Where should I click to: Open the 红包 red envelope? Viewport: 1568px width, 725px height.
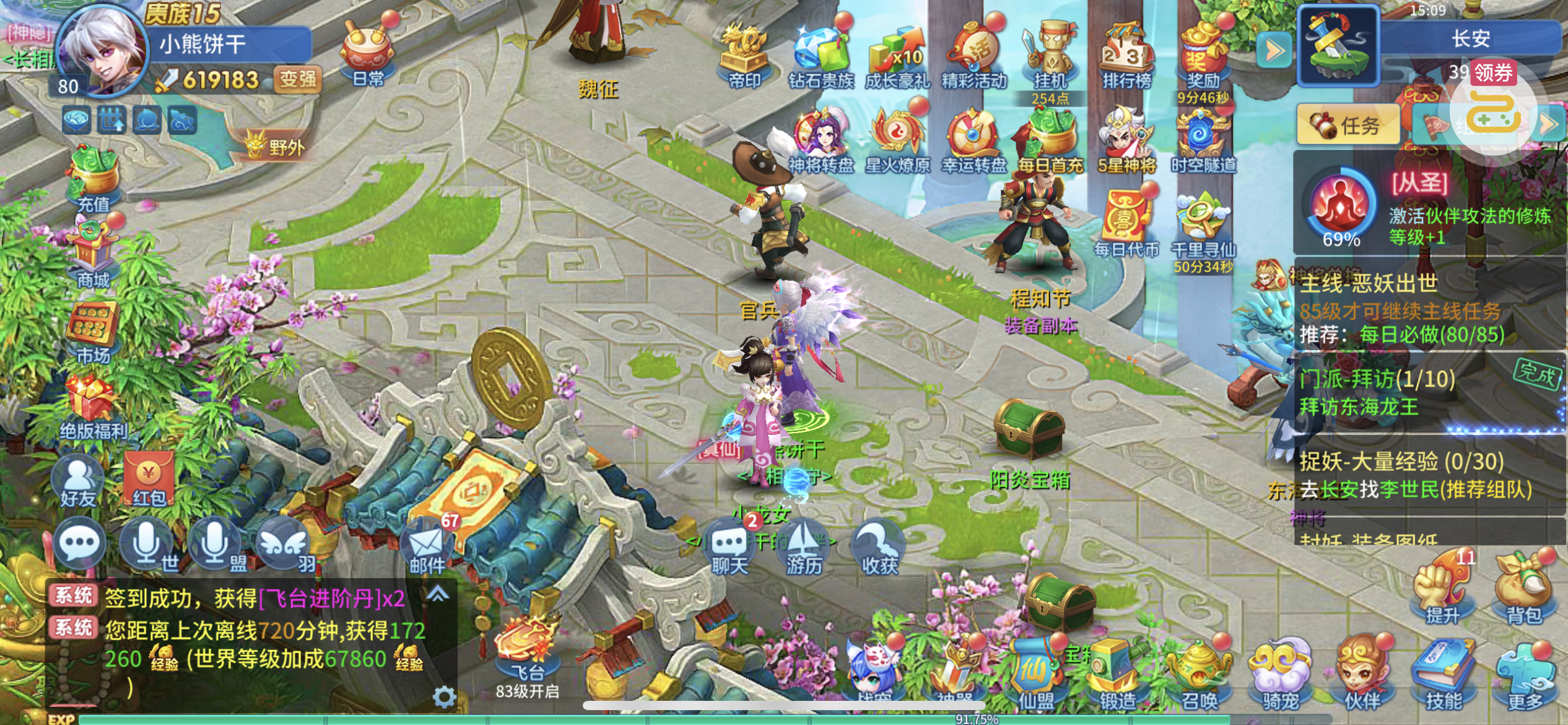(x=149, y=480)
